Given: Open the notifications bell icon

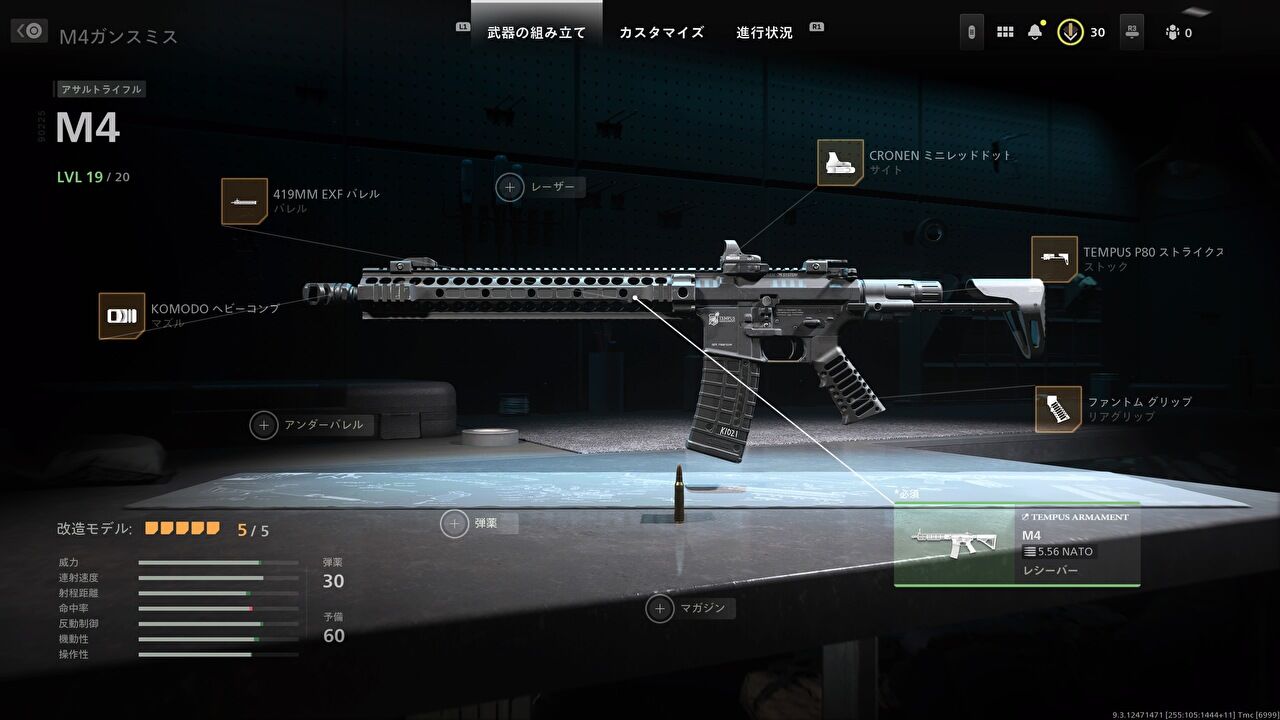Looking at the screenshot, I should coord(1037,31).
